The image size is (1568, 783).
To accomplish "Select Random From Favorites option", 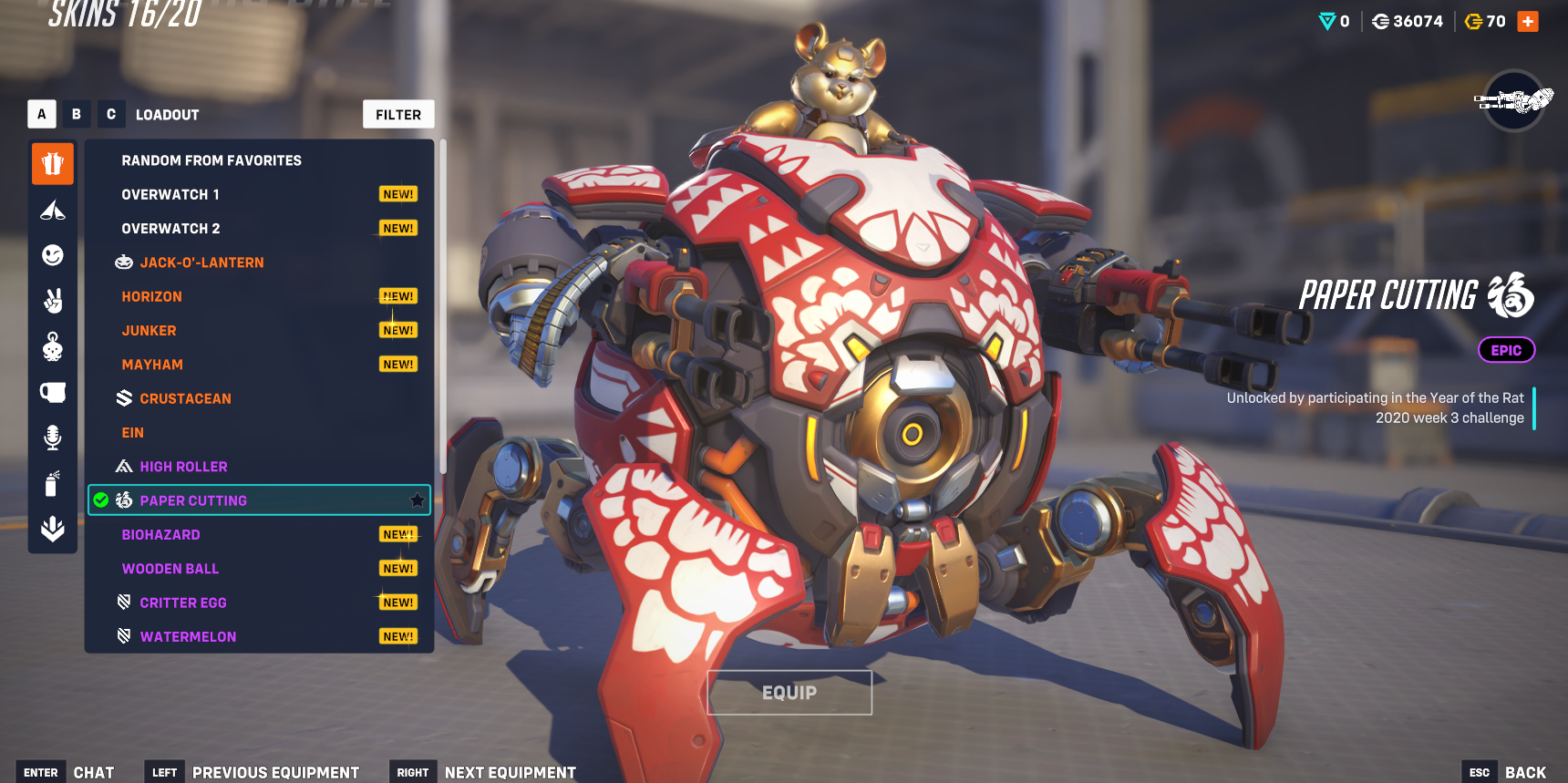I will 211,160.
